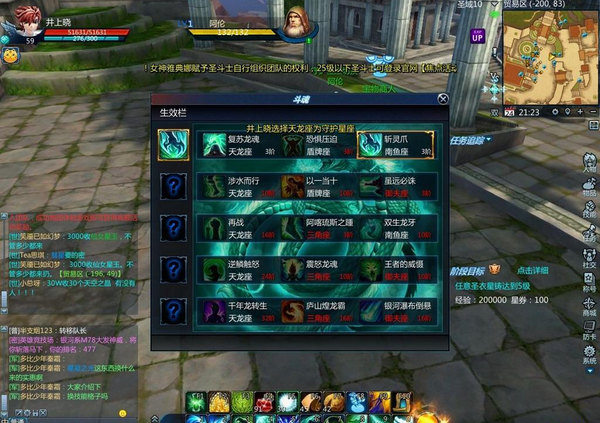Close the 斗魂 window

[442, 99]
